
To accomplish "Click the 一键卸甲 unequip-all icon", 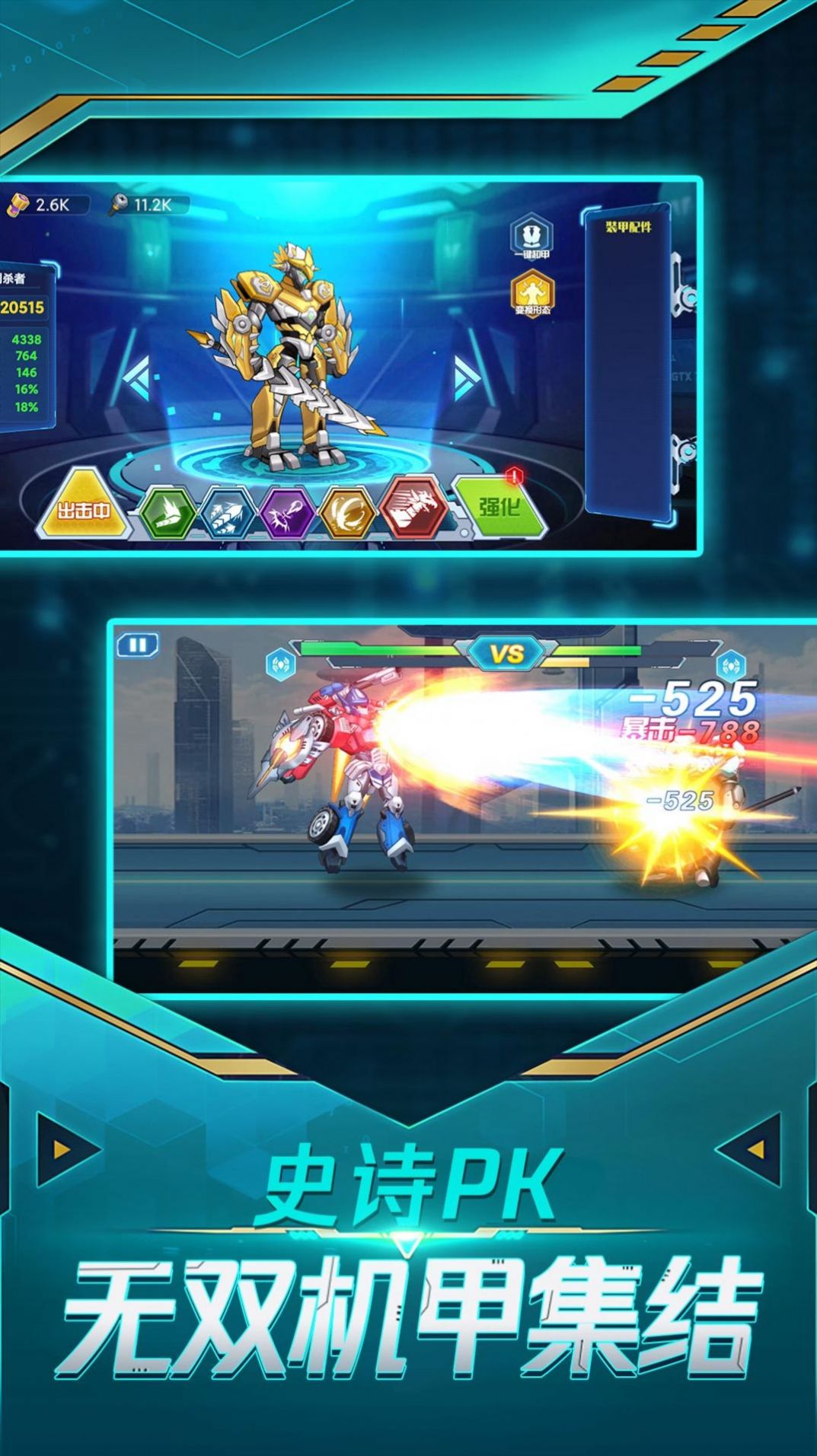I will pos(531,237).
